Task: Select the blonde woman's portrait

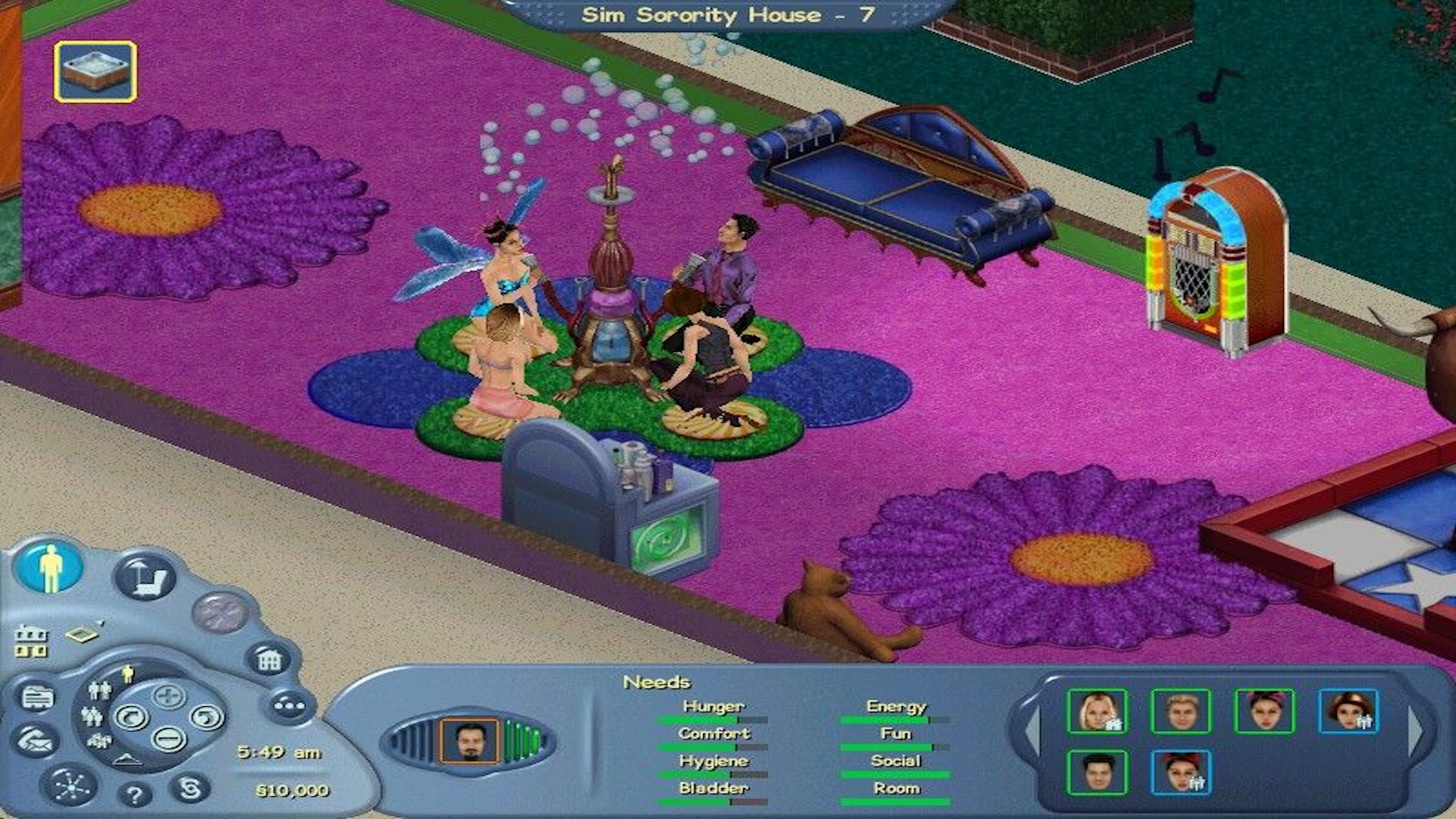Action: [1097, 711]
